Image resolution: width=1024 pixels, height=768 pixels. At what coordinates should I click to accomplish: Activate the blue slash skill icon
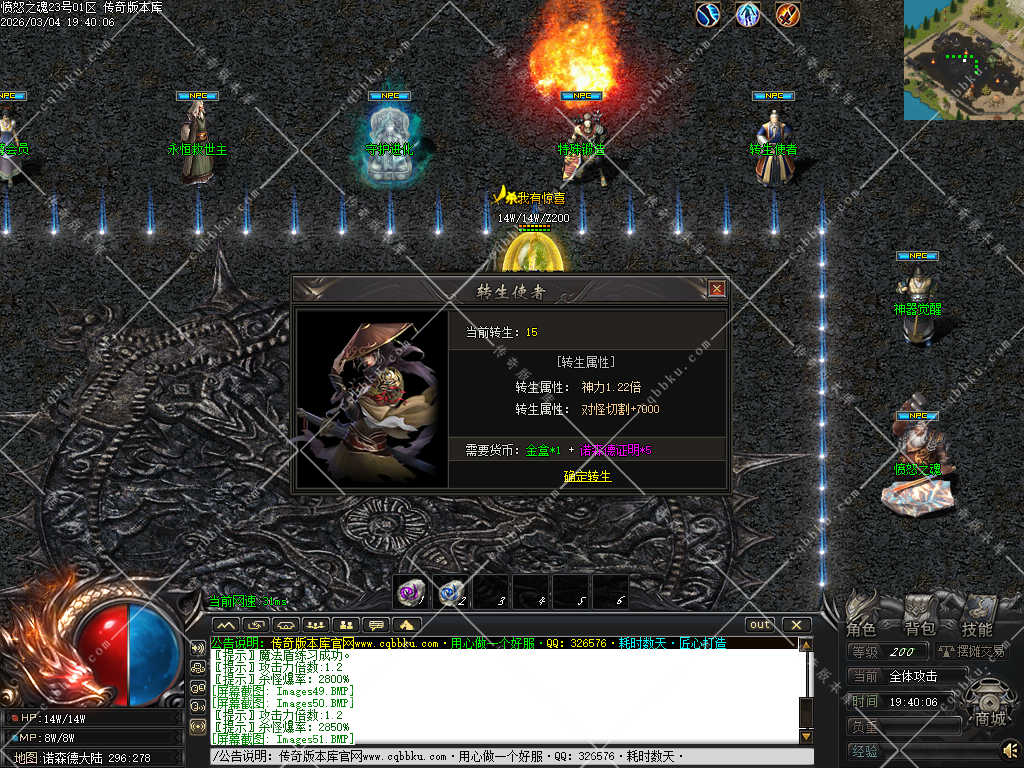coord(708,14)
